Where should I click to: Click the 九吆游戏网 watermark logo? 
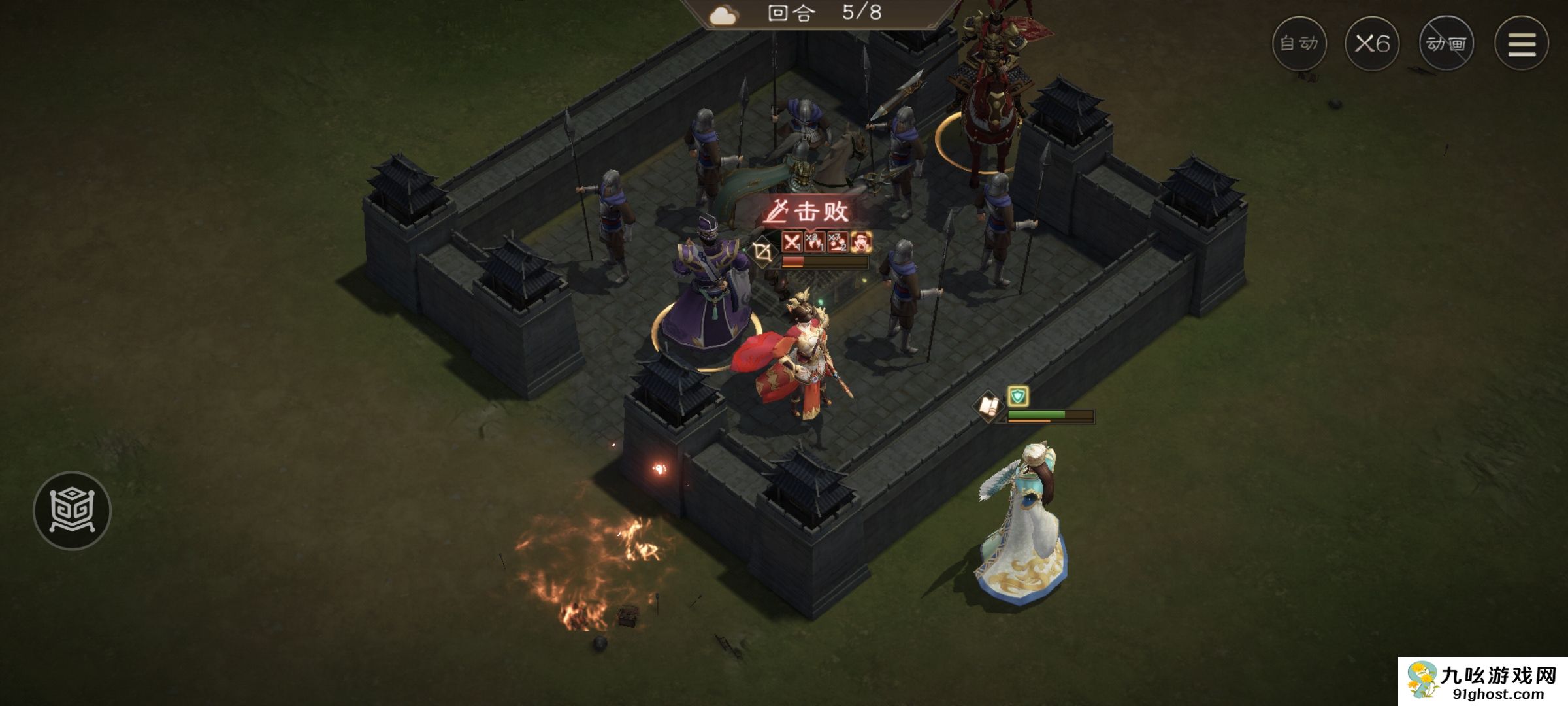[1483, 681]
